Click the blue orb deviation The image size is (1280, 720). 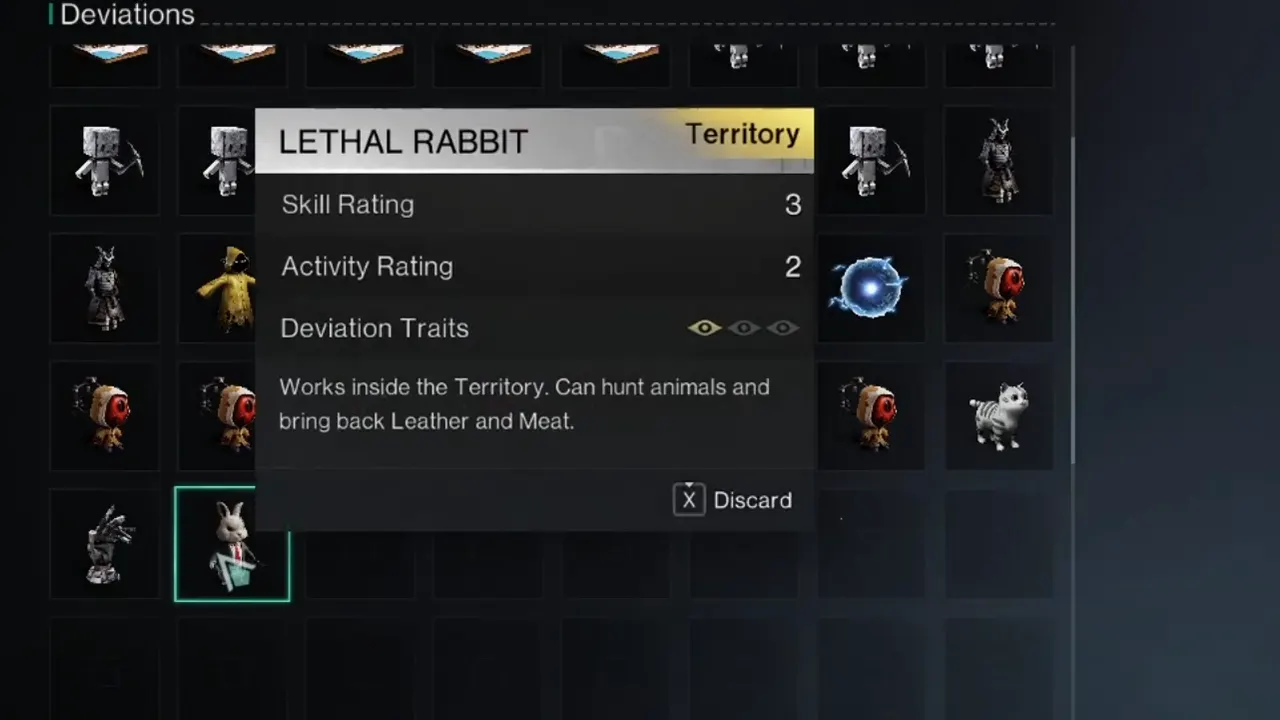pyautogui.click(x=870, y=287)
